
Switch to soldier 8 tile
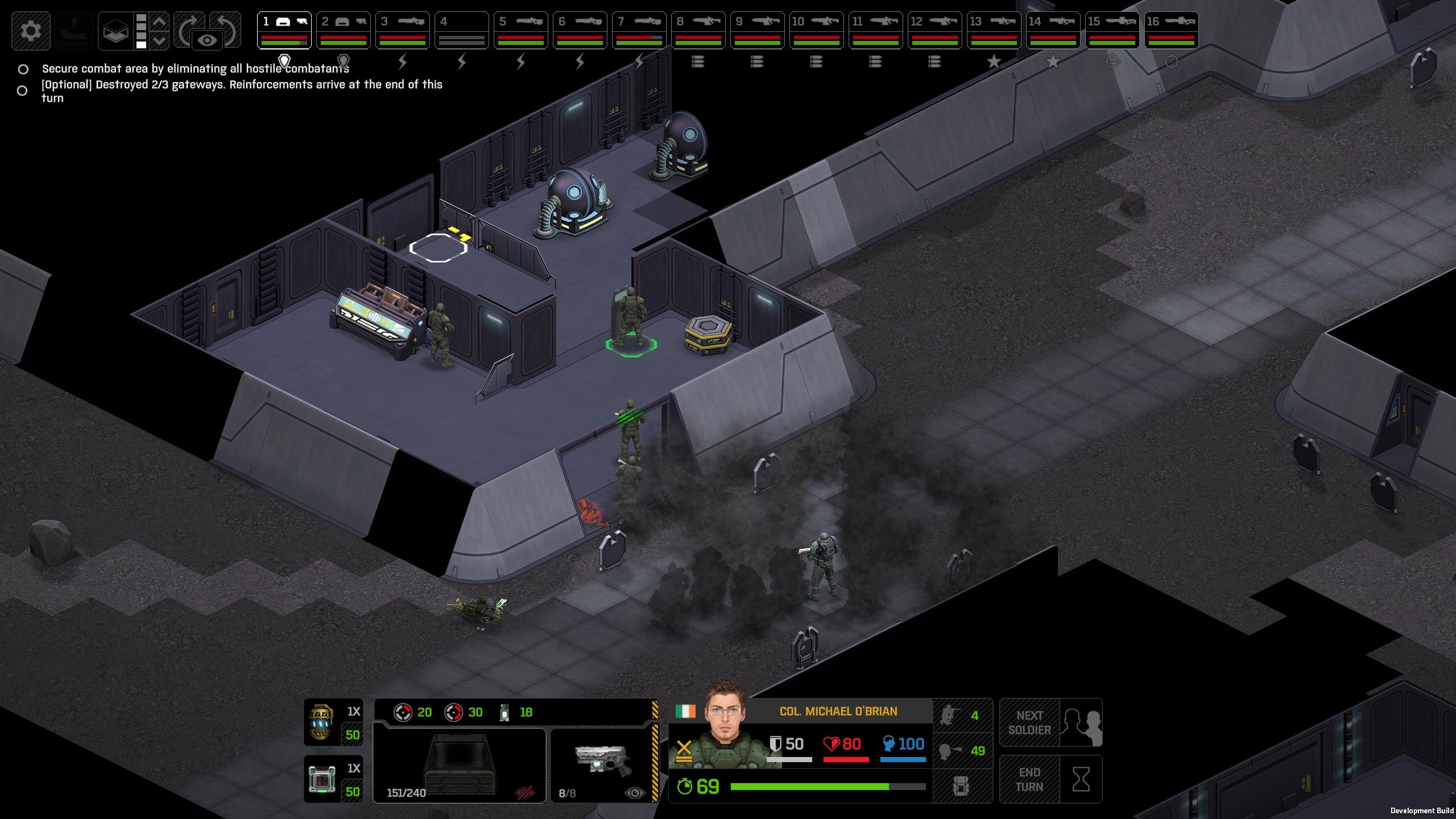(698, 30)
